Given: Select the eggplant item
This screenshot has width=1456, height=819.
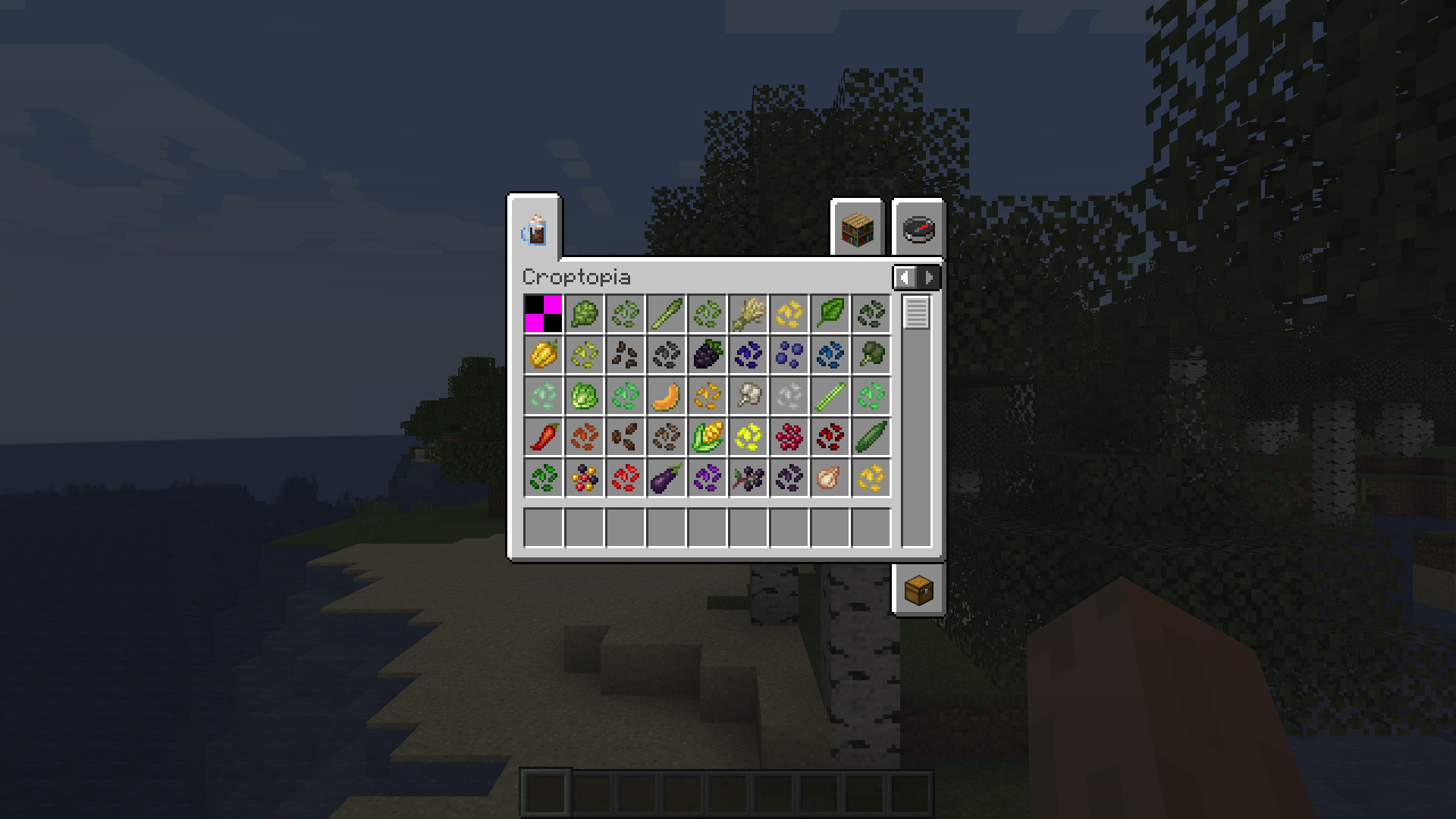Looking at the screenshot, I should tap(666, 477).
